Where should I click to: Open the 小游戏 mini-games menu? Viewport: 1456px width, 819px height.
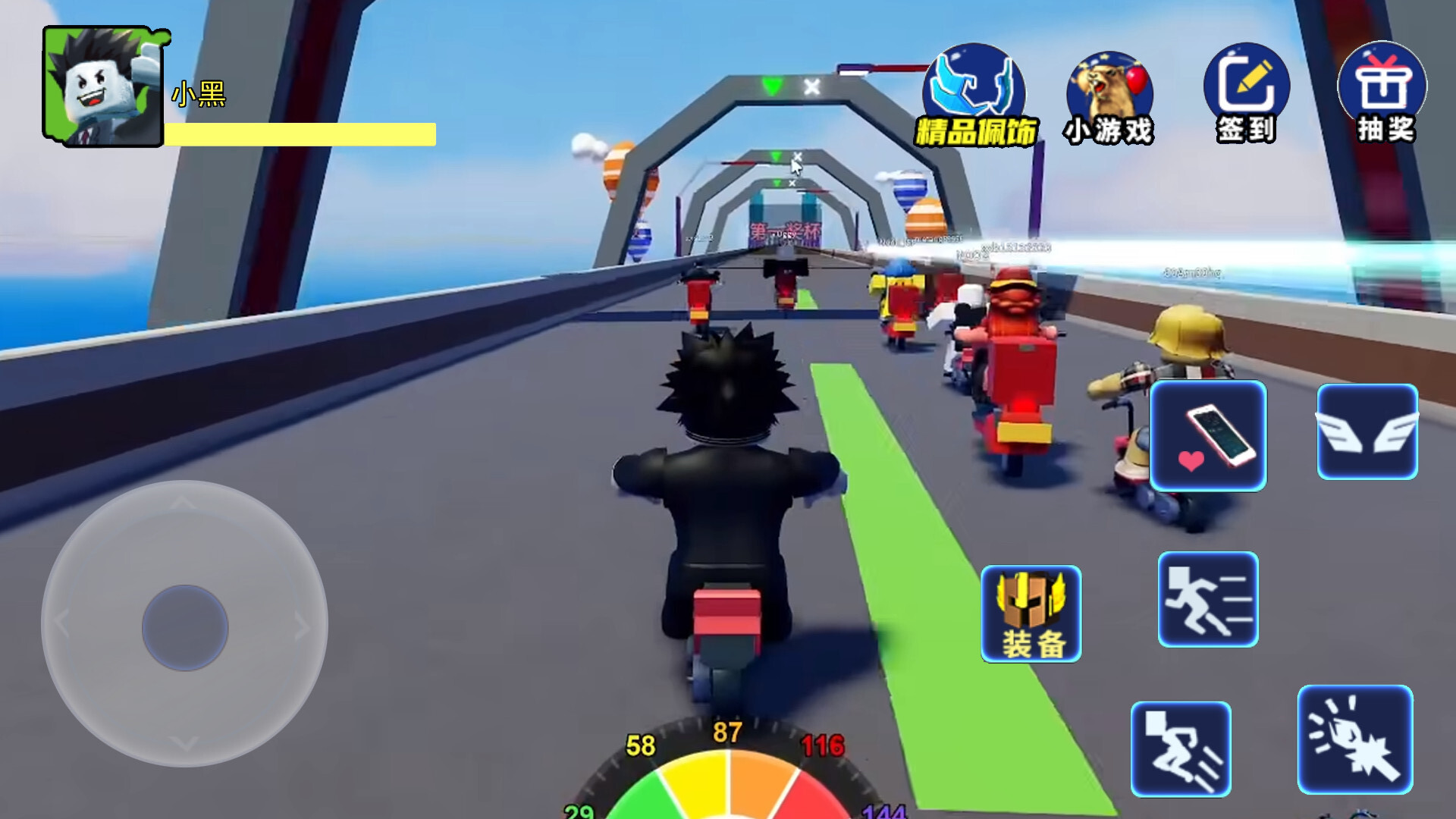[x=1109, y=99]
